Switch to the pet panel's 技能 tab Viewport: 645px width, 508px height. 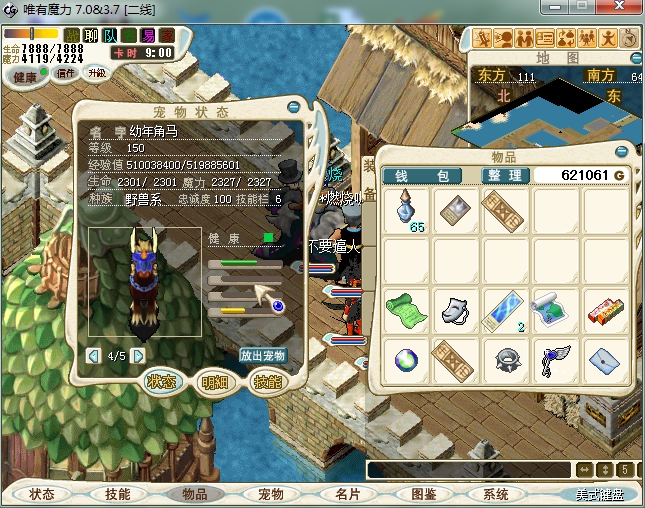[x=266, y=382]
